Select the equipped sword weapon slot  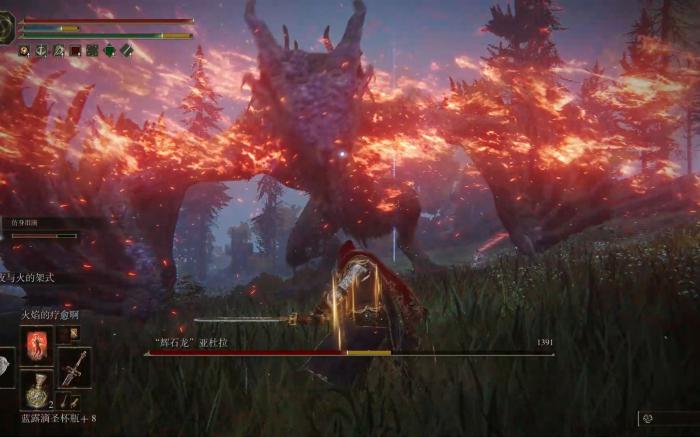[x=75, y=368]
